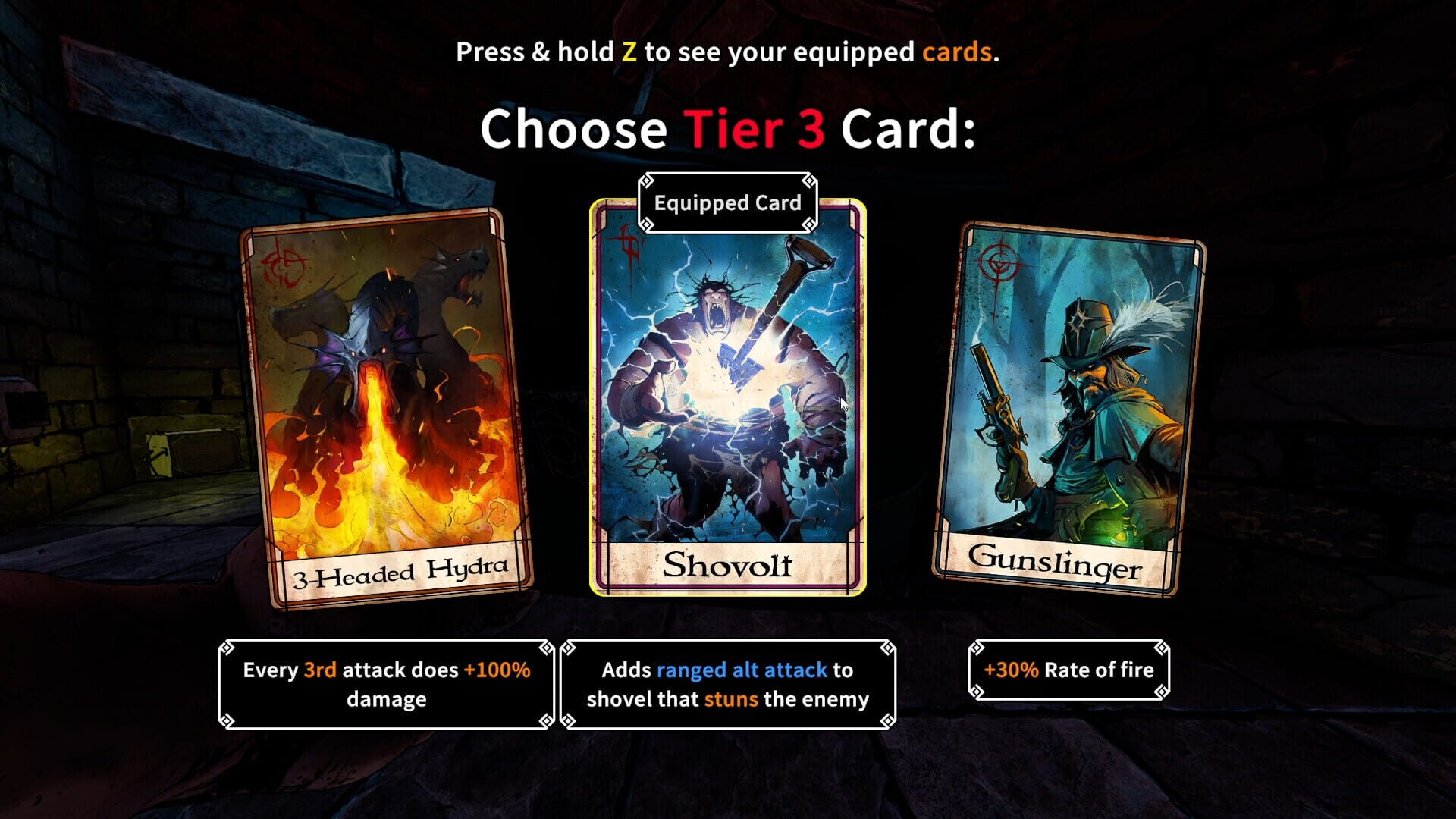1456x819 pixels.
Task: Click the diamond ornament on the Gunslinger description plaque
Action: [978, 649]
